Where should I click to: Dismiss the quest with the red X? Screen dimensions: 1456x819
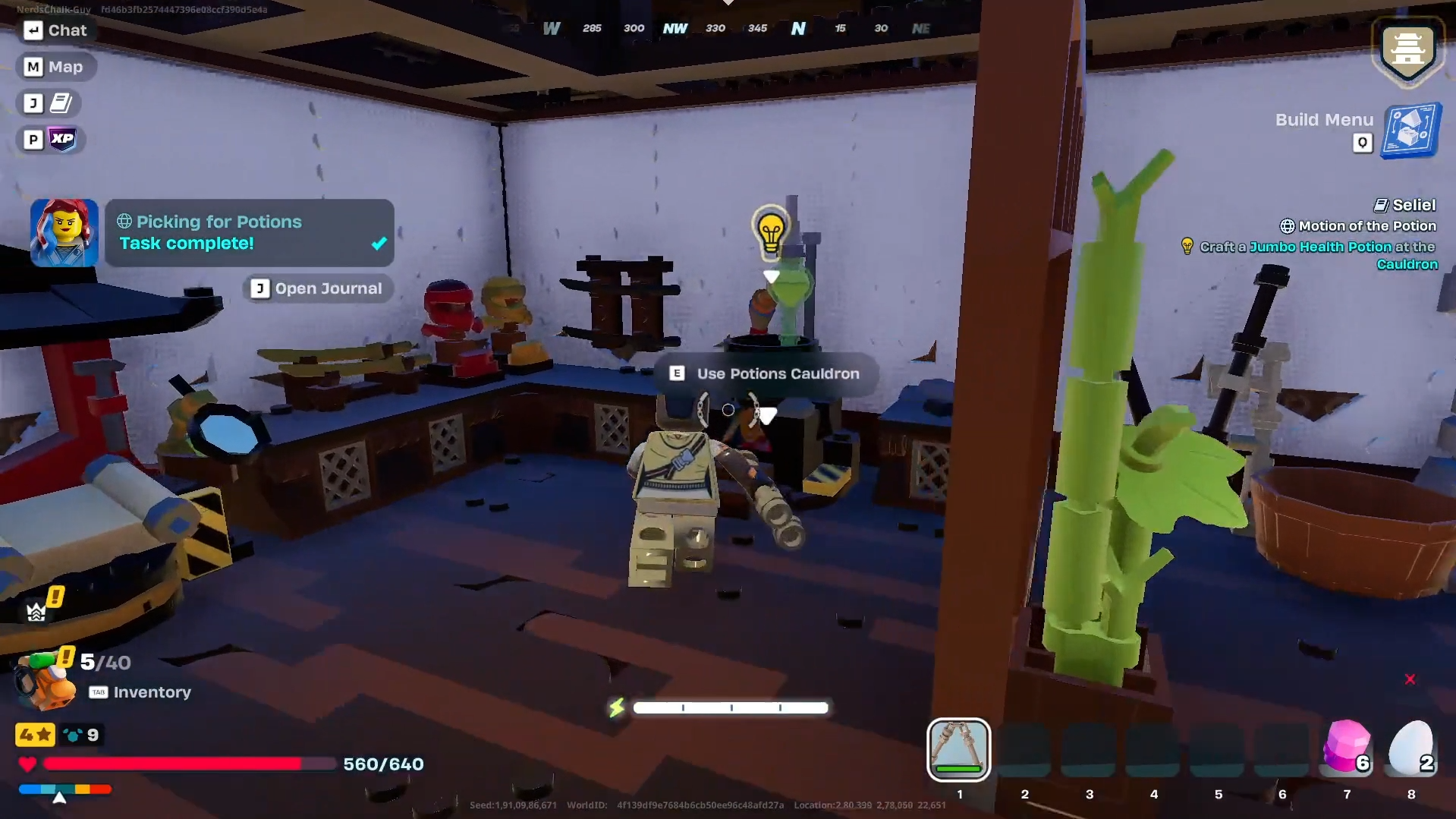pyautogui.click(x=1409, y=679)
